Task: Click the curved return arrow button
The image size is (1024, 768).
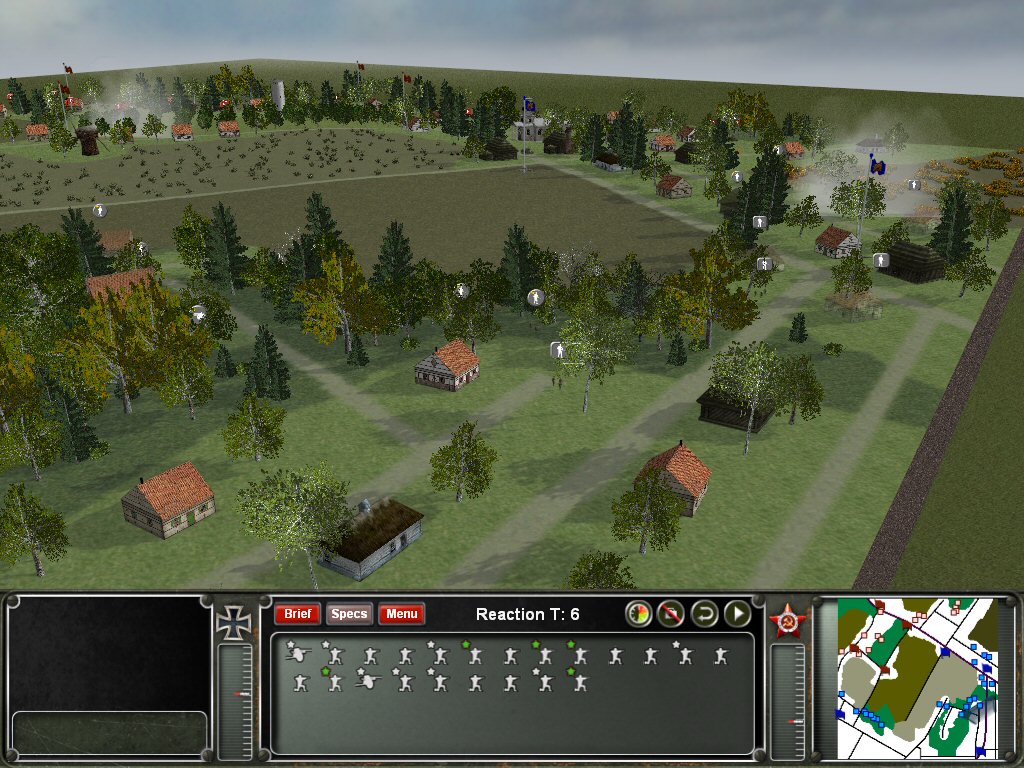Action: (x=705, y=614)
